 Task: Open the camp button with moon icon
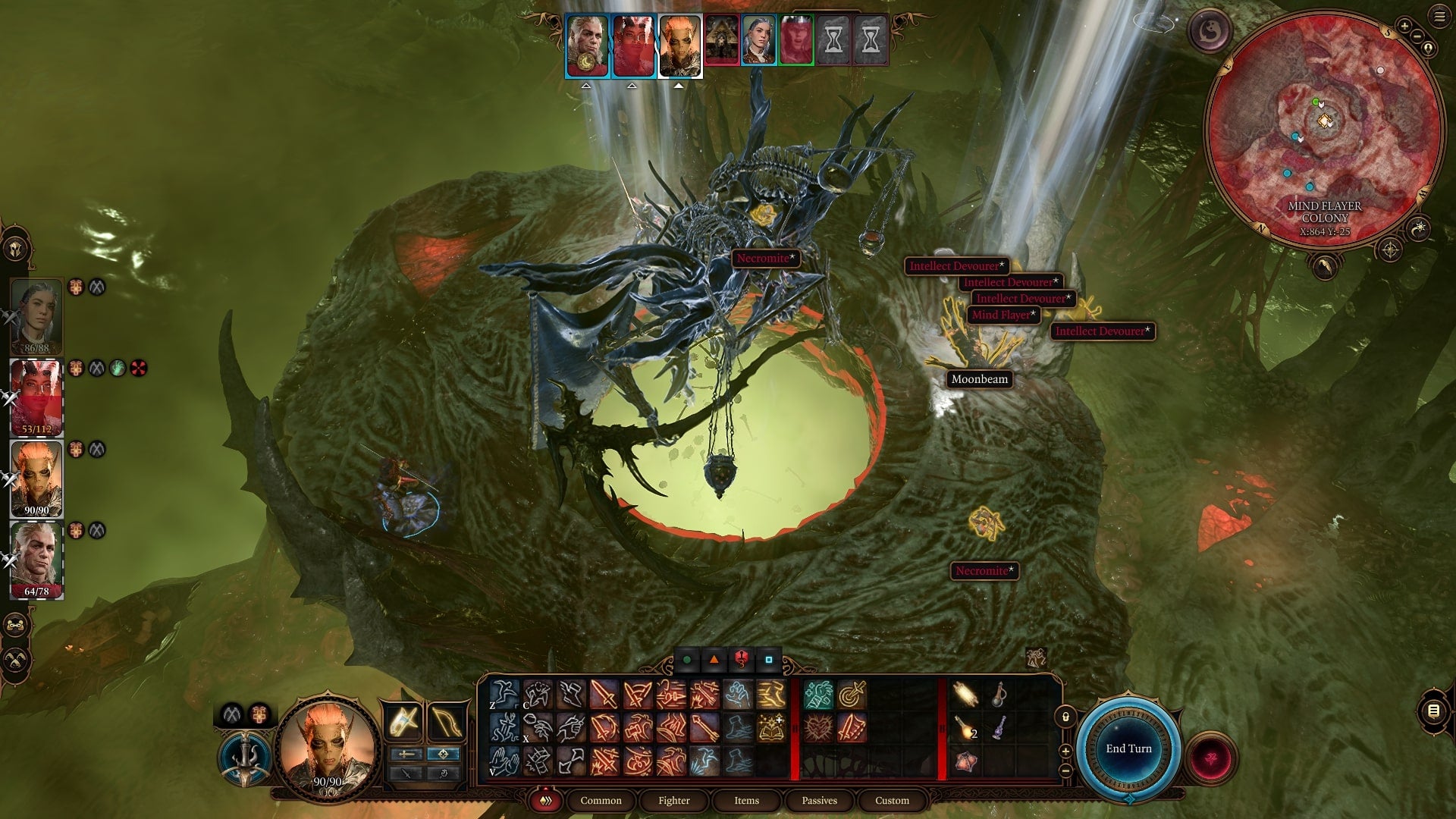click(1210, 31)
